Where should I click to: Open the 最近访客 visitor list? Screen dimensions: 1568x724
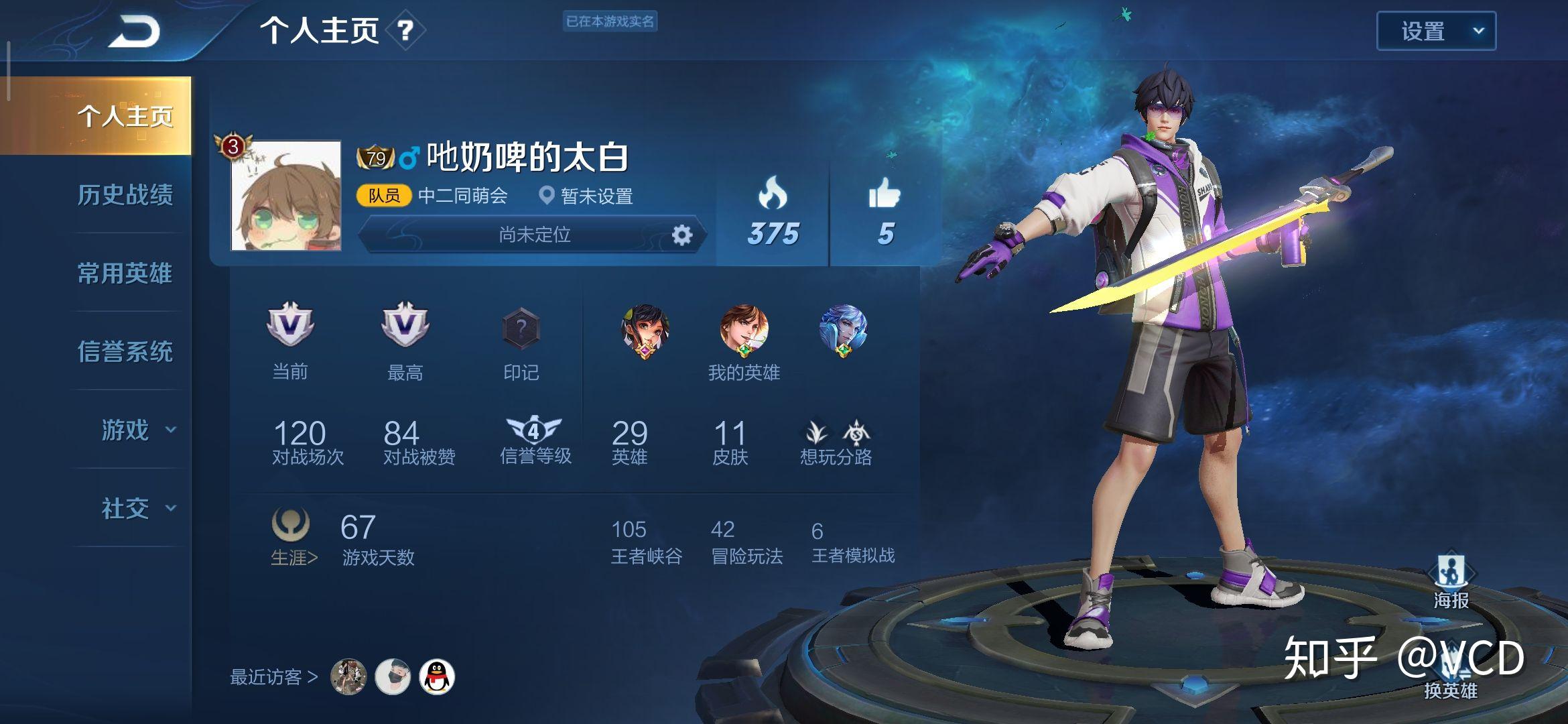(x=273, y=677)
